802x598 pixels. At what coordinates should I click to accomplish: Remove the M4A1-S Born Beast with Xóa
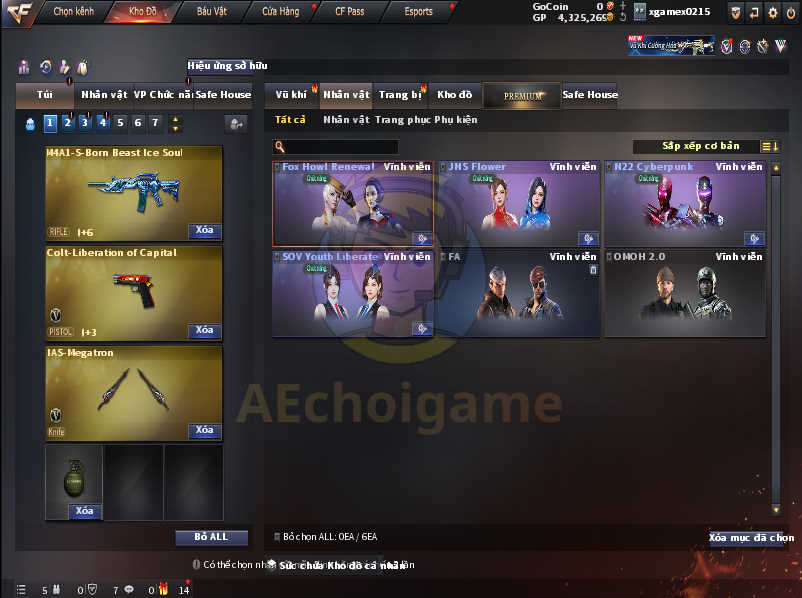tap(204, 230)
